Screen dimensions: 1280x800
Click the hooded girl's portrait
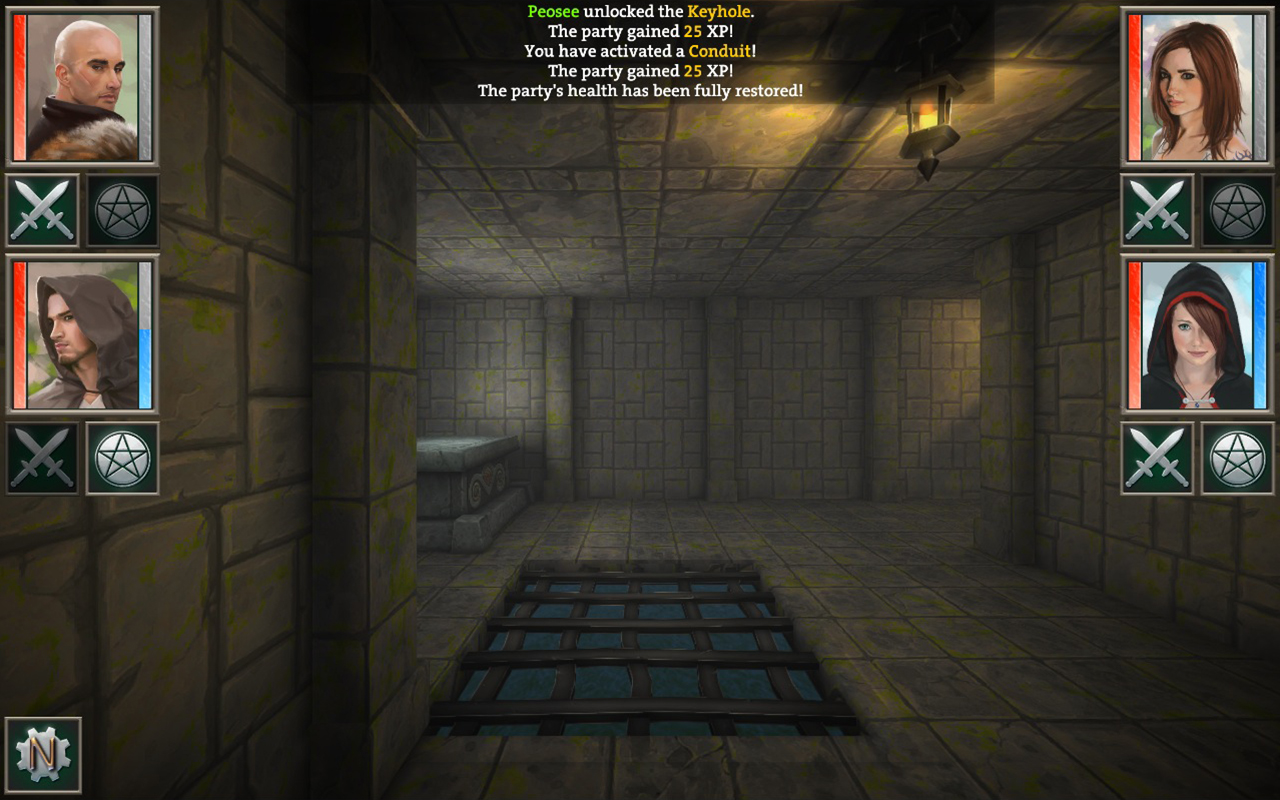point(1197,337)
